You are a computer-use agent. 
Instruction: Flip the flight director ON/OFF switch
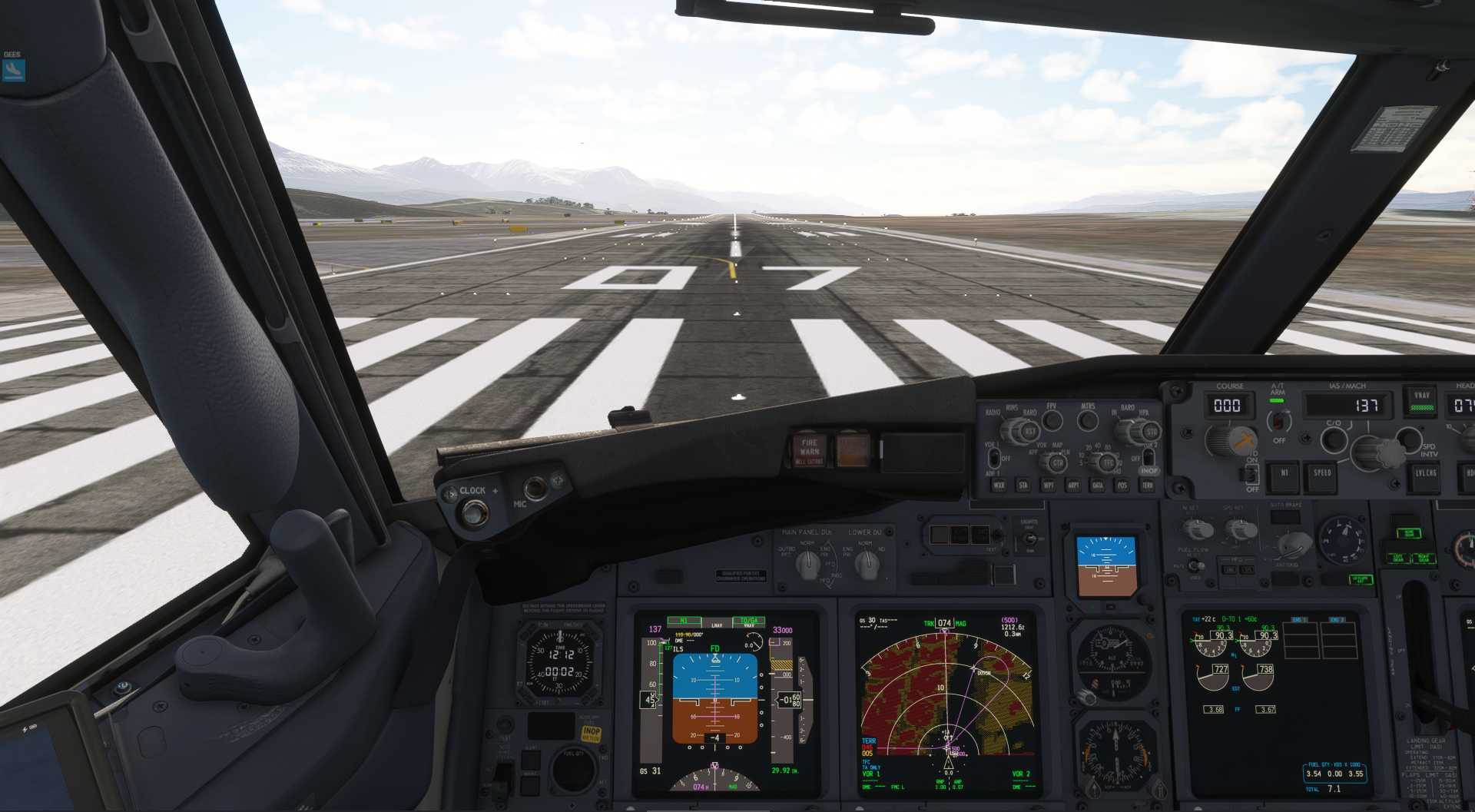click(1252, 474)
